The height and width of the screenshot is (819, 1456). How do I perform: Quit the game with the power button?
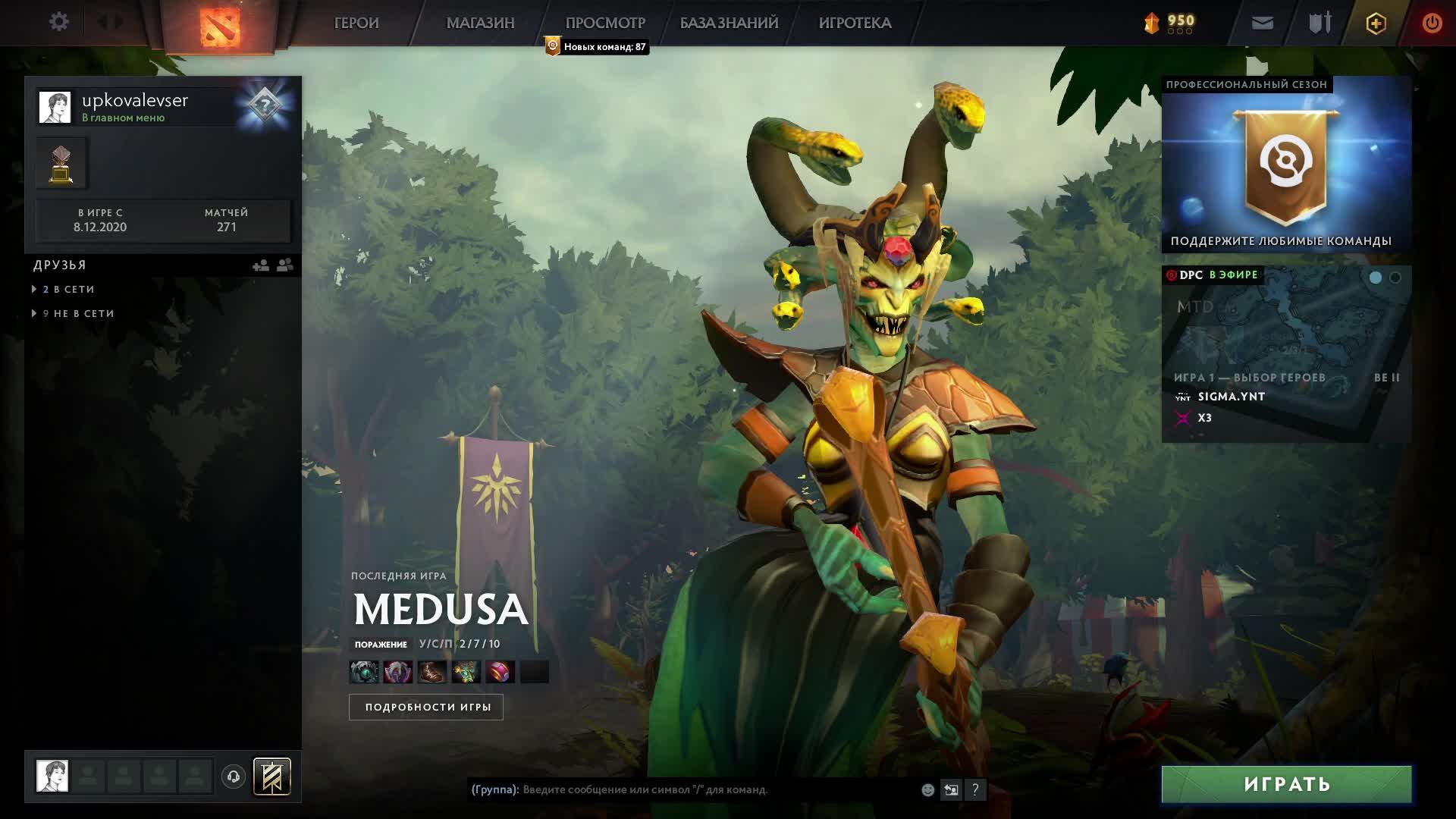(1432, 23)
